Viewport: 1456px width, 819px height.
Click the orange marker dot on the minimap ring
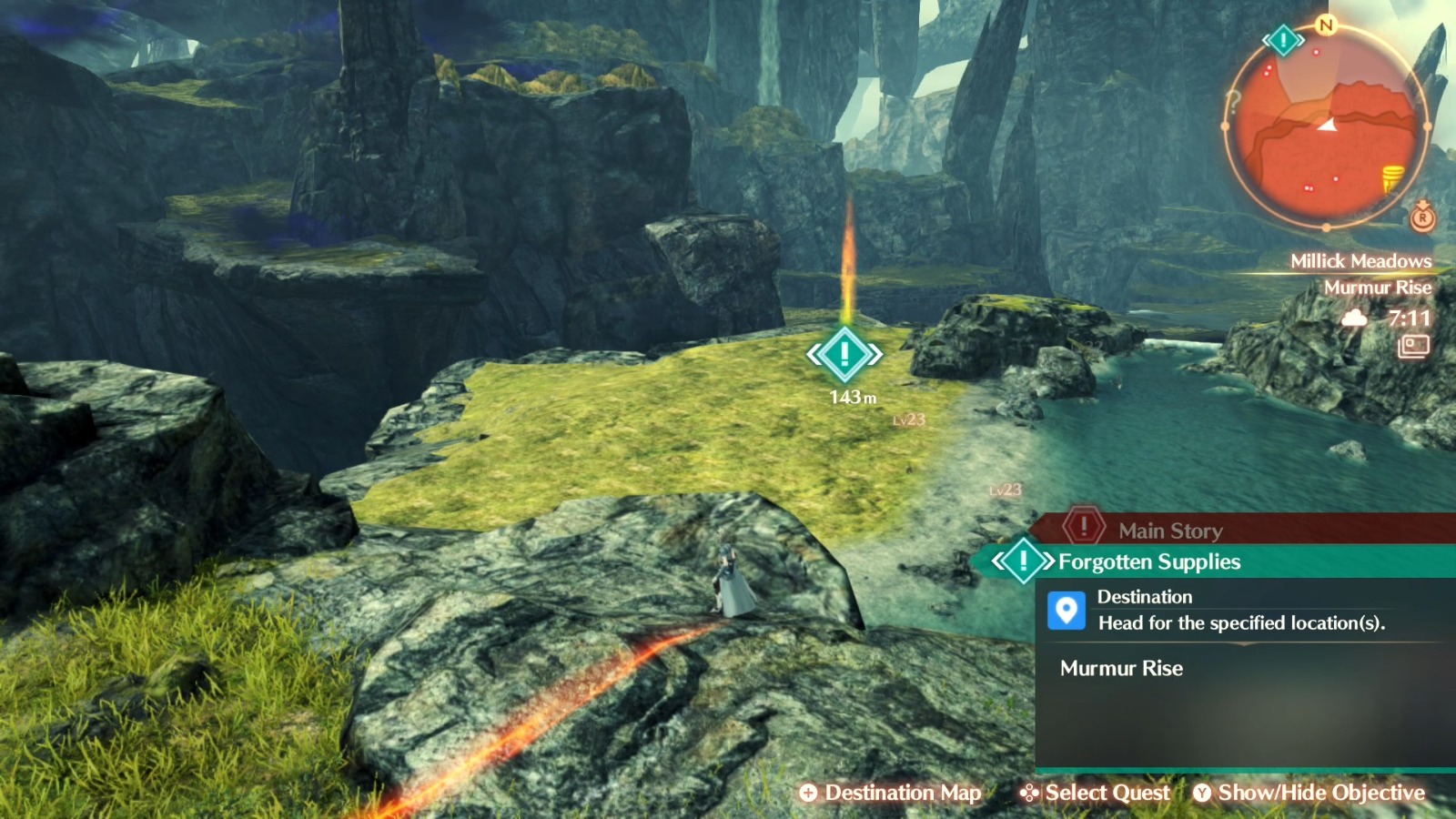pos(1427,126)
